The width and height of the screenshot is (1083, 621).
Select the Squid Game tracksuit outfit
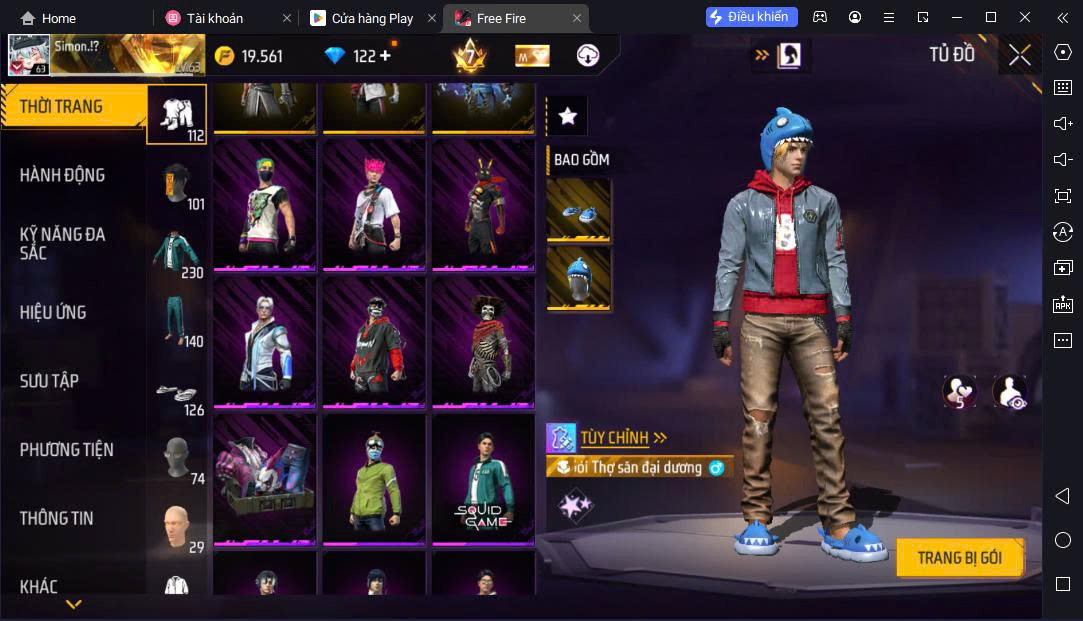(483, 480)
